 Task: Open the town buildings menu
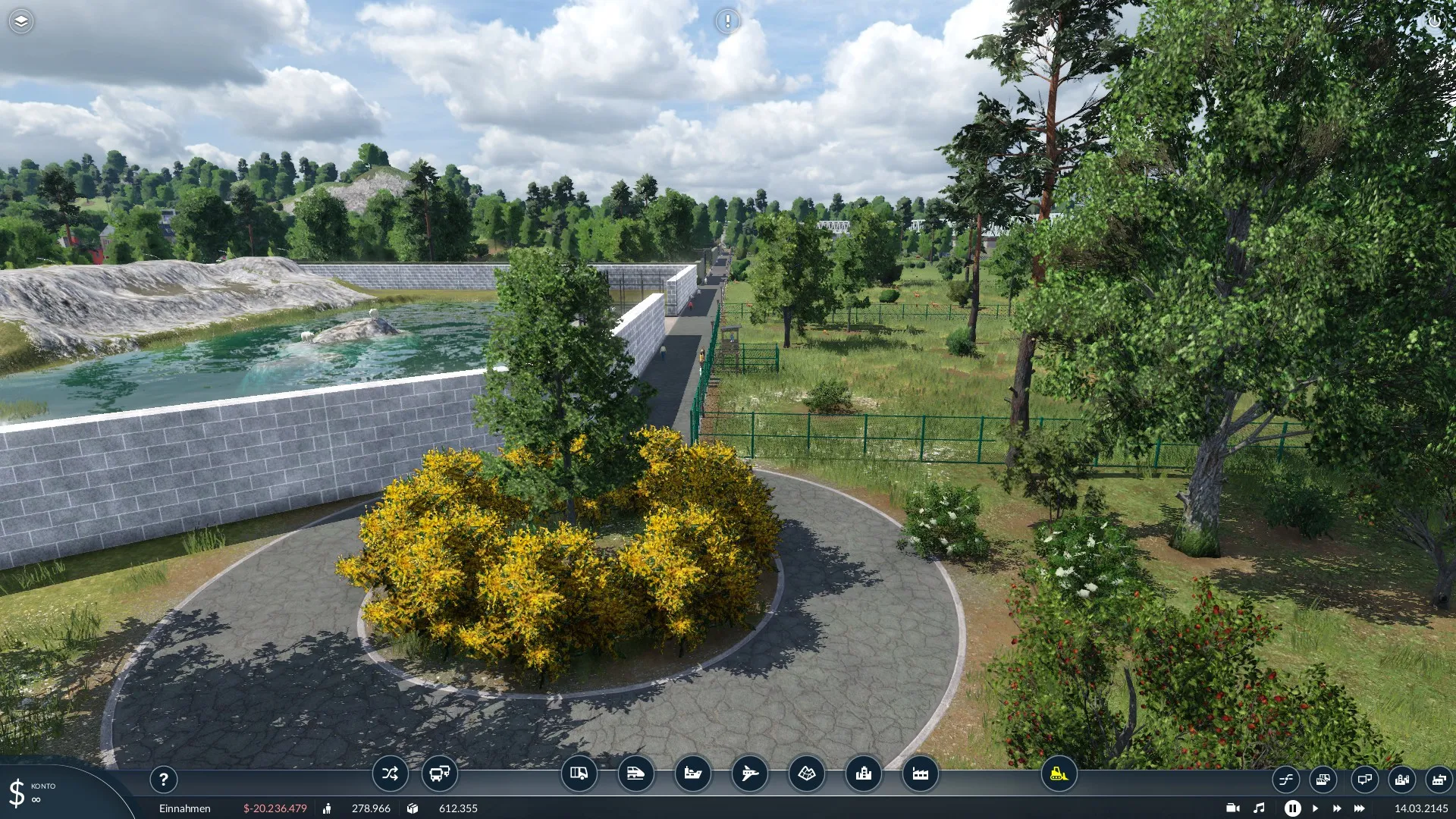coord(863,773)
